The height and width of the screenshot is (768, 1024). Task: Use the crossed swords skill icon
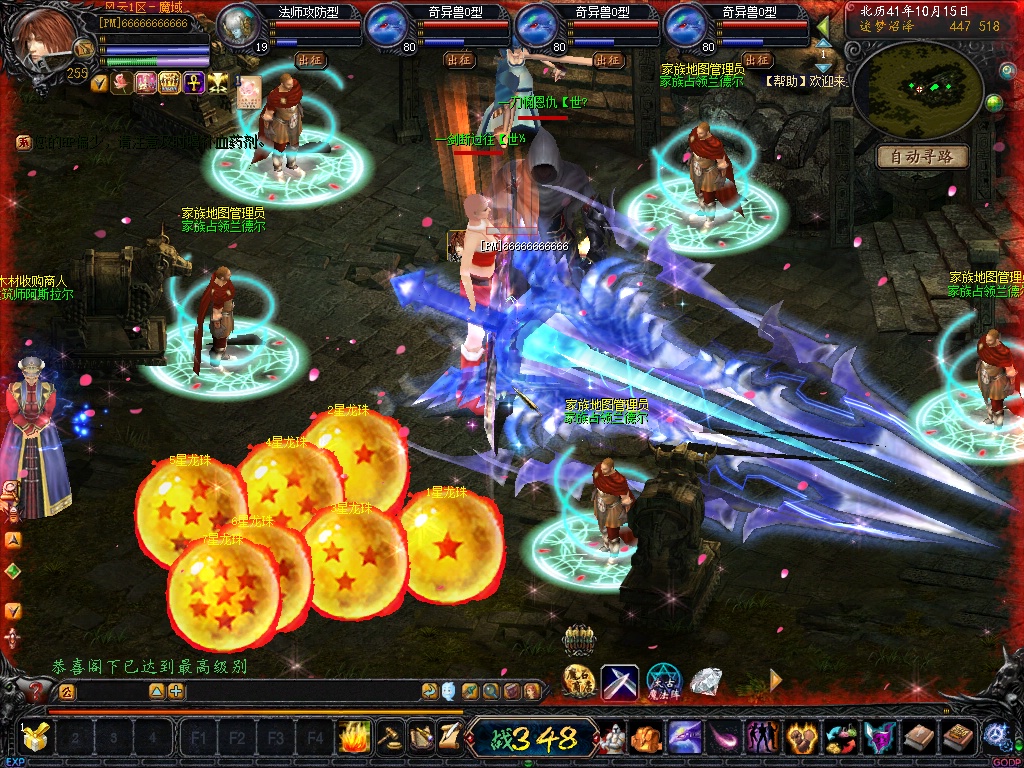[x=620, y=682]
